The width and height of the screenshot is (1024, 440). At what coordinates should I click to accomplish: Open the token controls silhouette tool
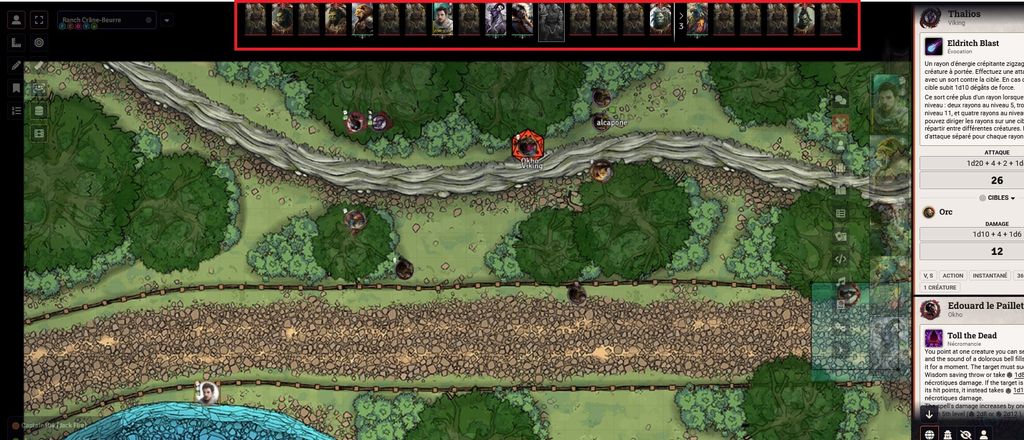(x=16, y=19)
